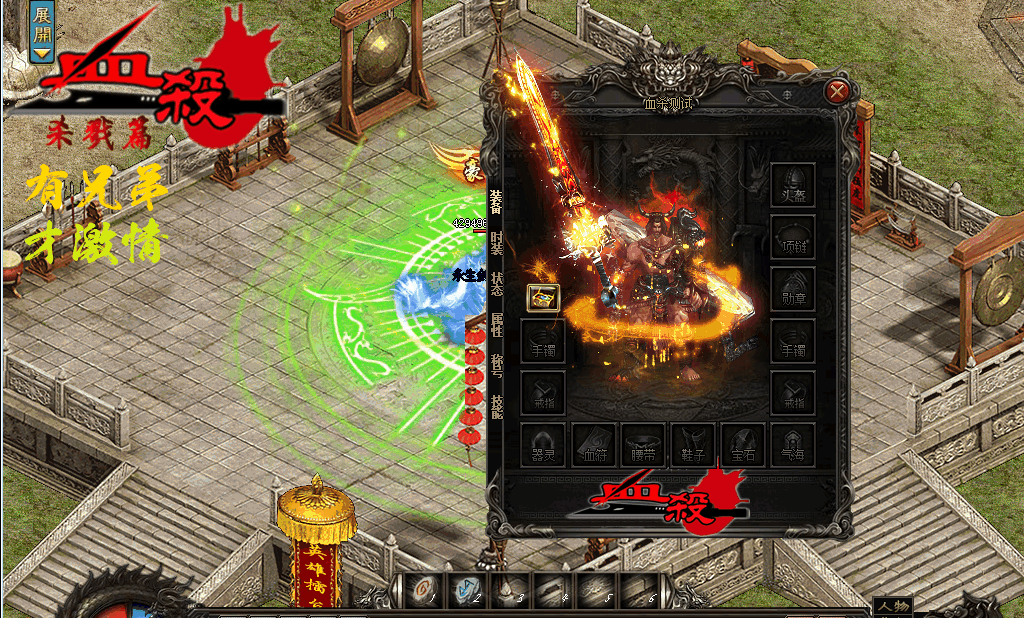Click the 血符 blood talisman slot

click(594, 445)
